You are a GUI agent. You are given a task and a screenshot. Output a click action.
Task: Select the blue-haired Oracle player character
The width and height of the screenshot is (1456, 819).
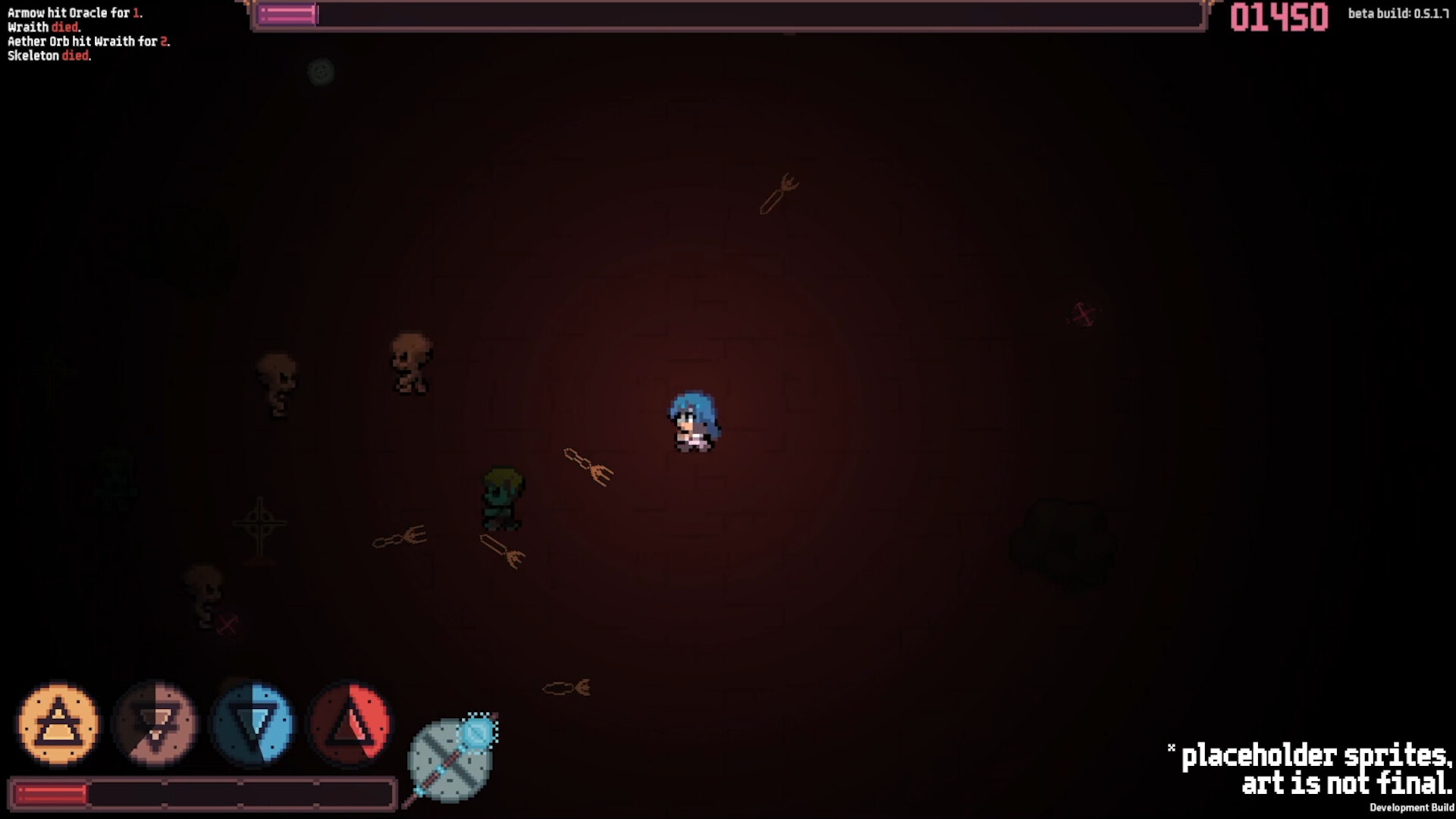(694, 421)
